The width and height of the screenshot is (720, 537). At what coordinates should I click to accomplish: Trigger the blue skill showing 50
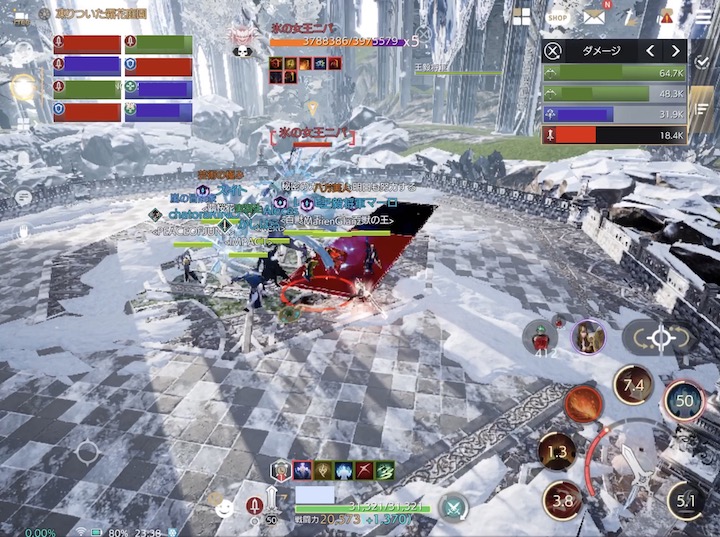click(x=684, y=400)
